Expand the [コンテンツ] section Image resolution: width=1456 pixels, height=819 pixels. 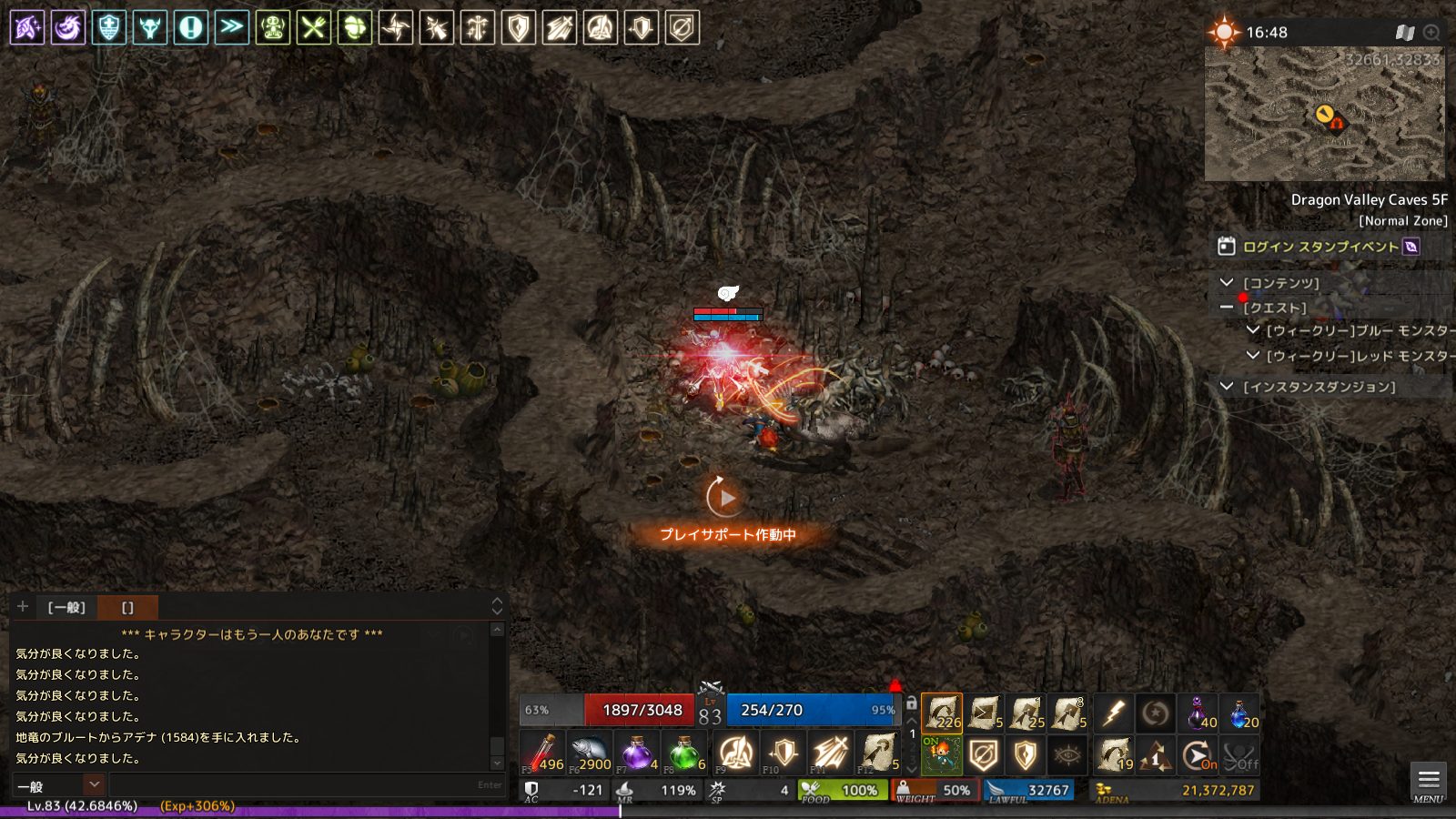[x=1227, y=283]
